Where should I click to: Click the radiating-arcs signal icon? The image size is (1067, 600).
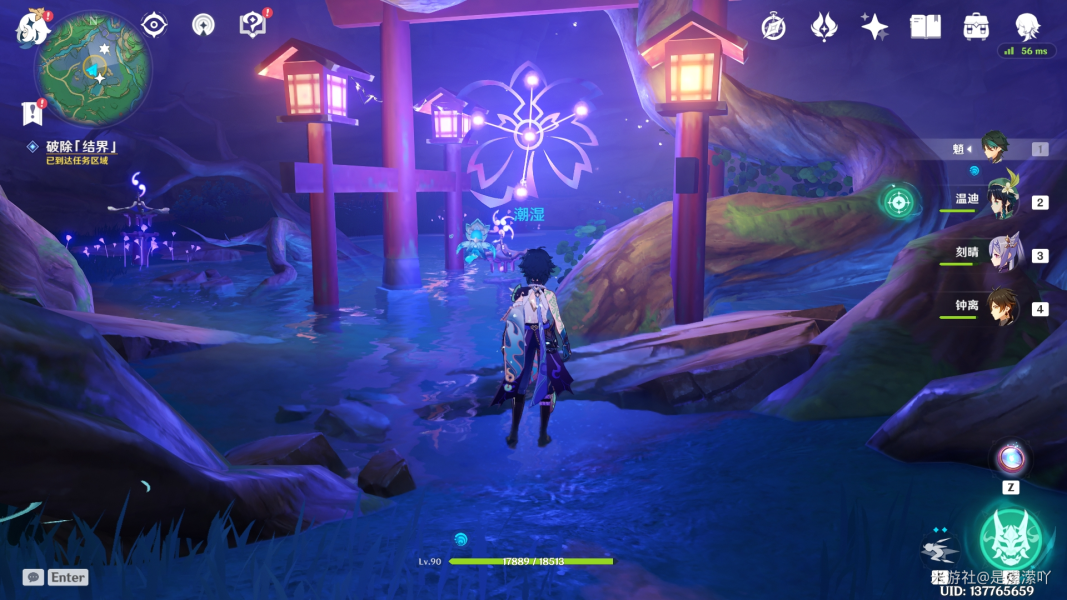coord(203,25)
